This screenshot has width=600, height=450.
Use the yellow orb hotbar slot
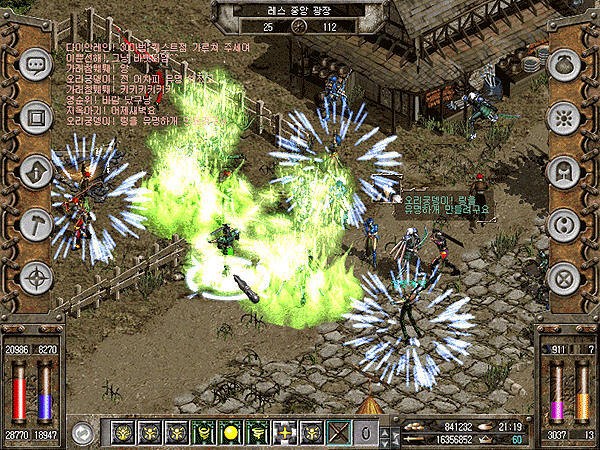(230, 432)
